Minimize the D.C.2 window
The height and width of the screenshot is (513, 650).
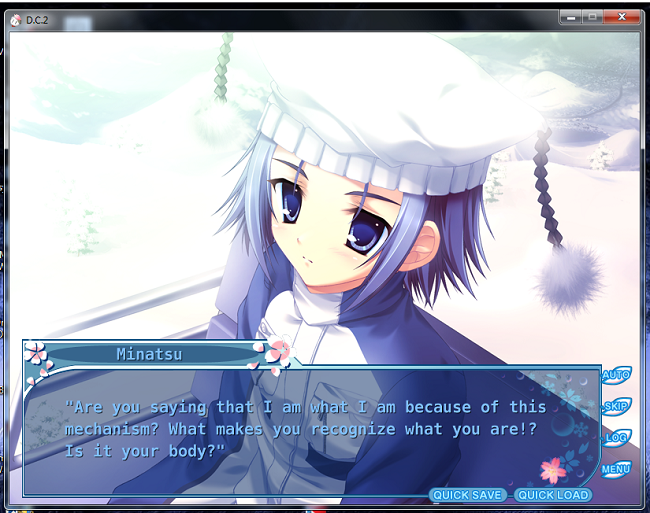[x=571, y=17]
